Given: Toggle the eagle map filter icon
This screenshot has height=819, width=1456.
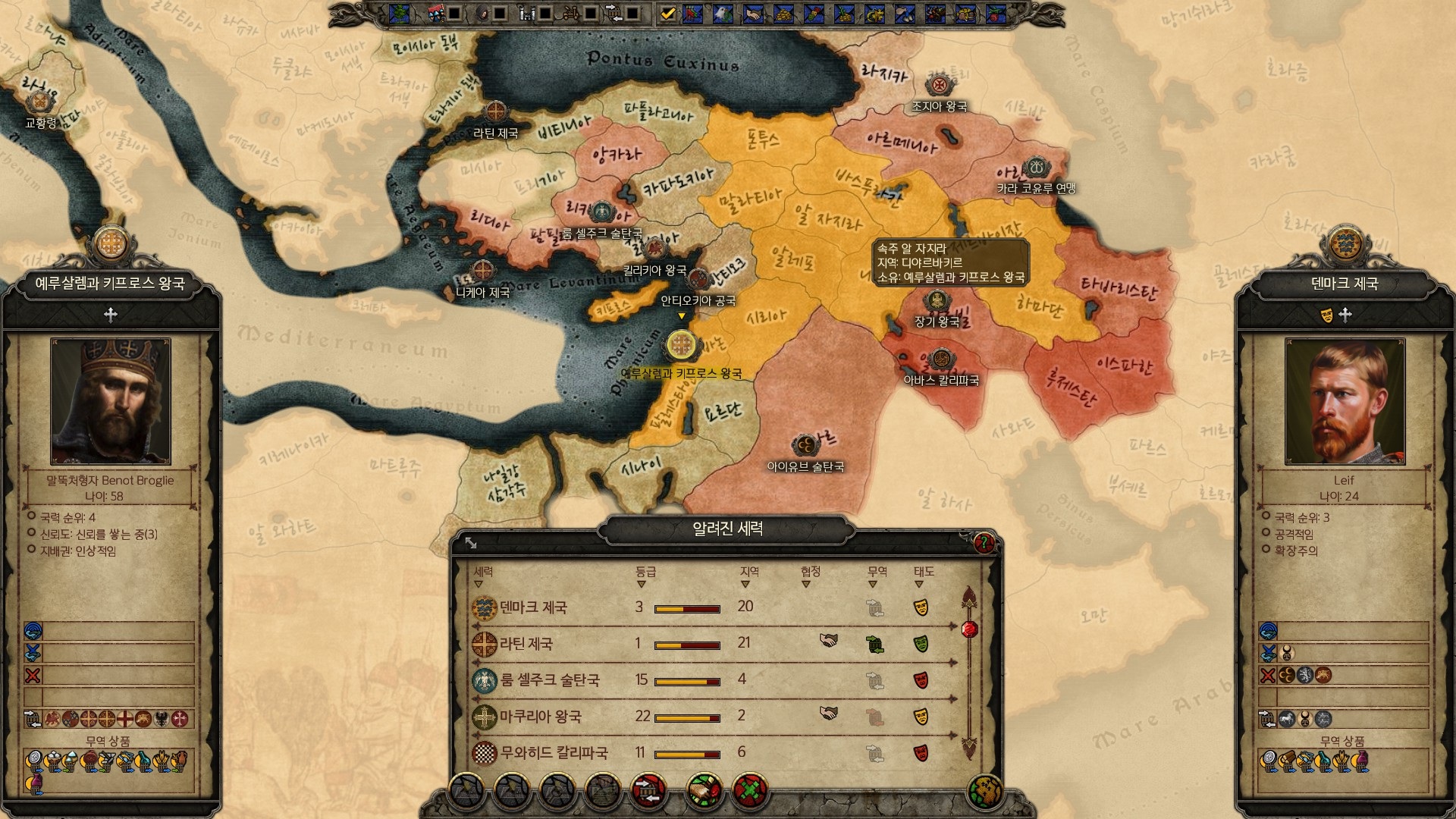Looking at the screenshot, I should (x=723, y=14).
